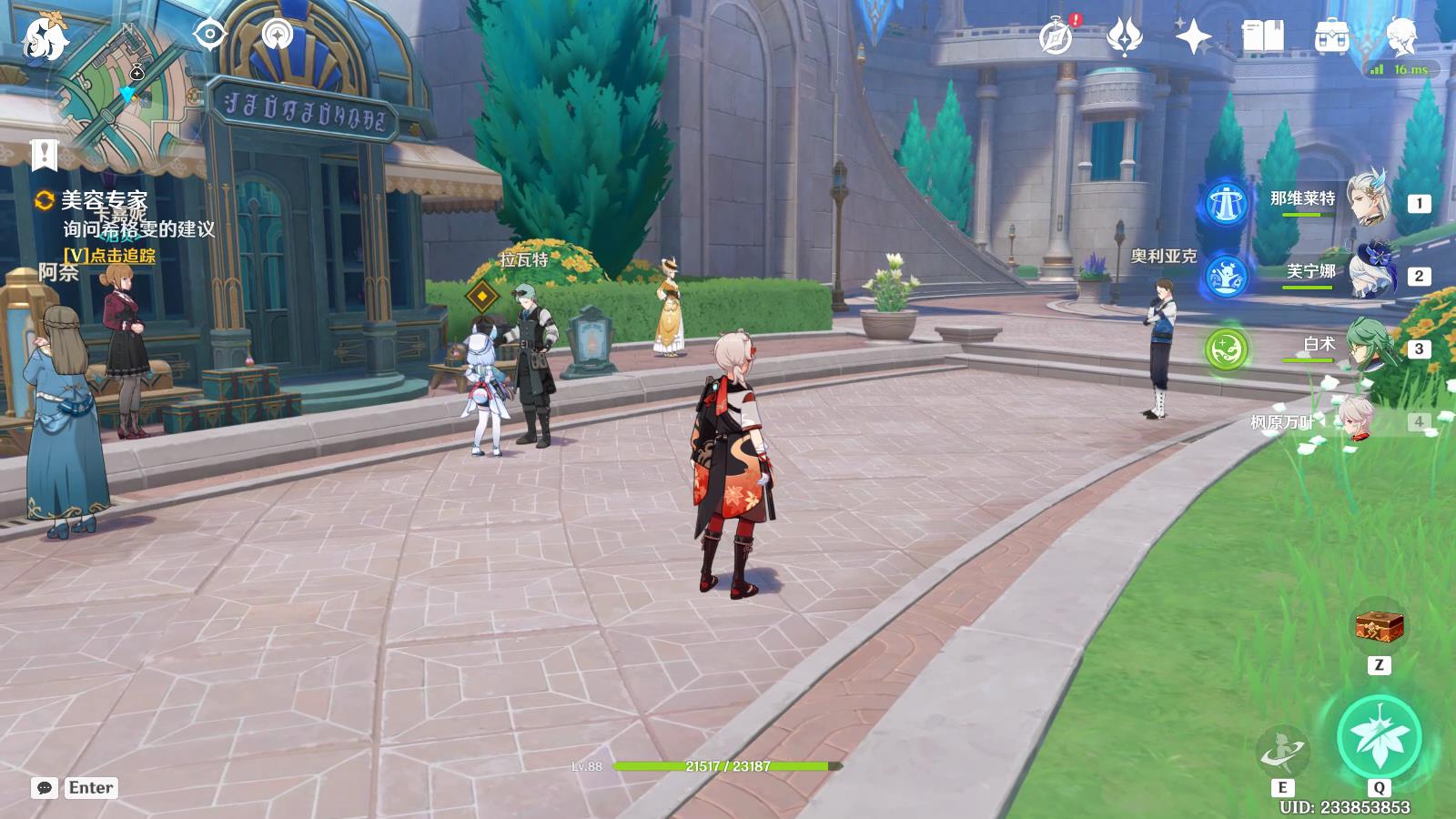Unleash the green maple leaf elemental burst
The height and width of the screenshot is (819, 1456).
coord(1379,736)
